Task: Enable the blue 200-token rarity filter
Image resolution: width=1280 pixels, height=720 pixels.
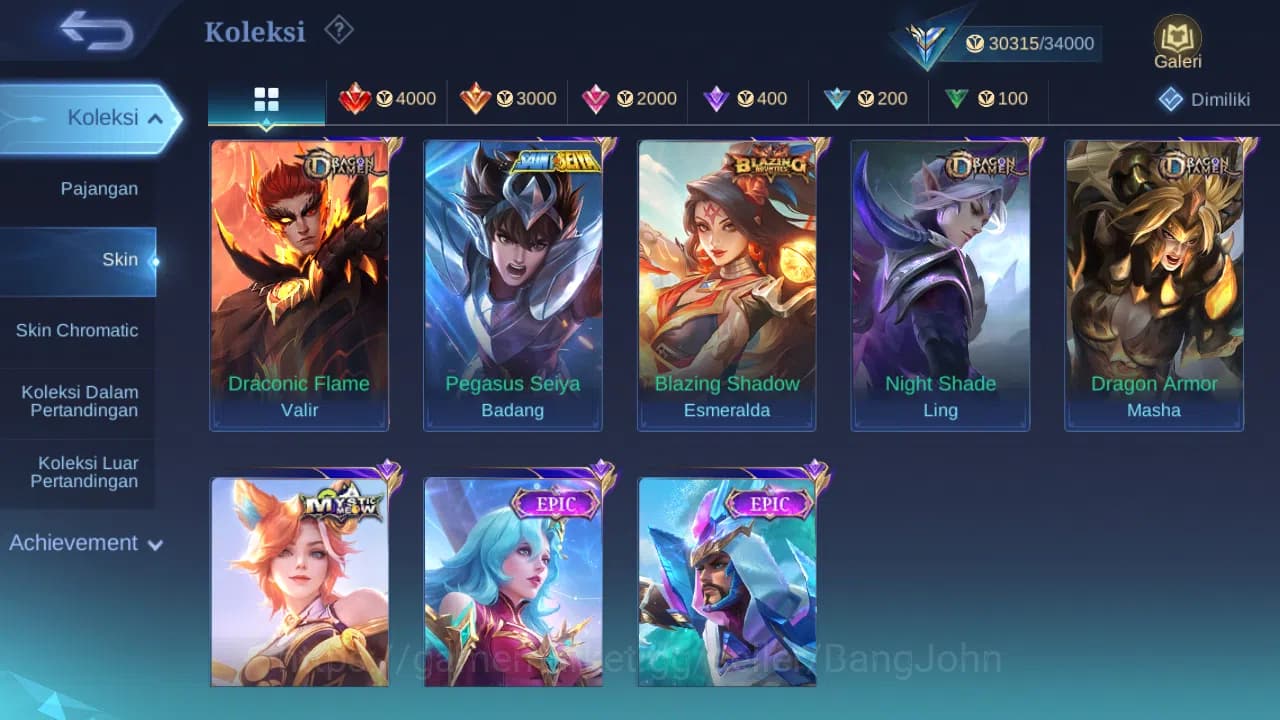Action: pyautogui.click(x=838, y=99)
